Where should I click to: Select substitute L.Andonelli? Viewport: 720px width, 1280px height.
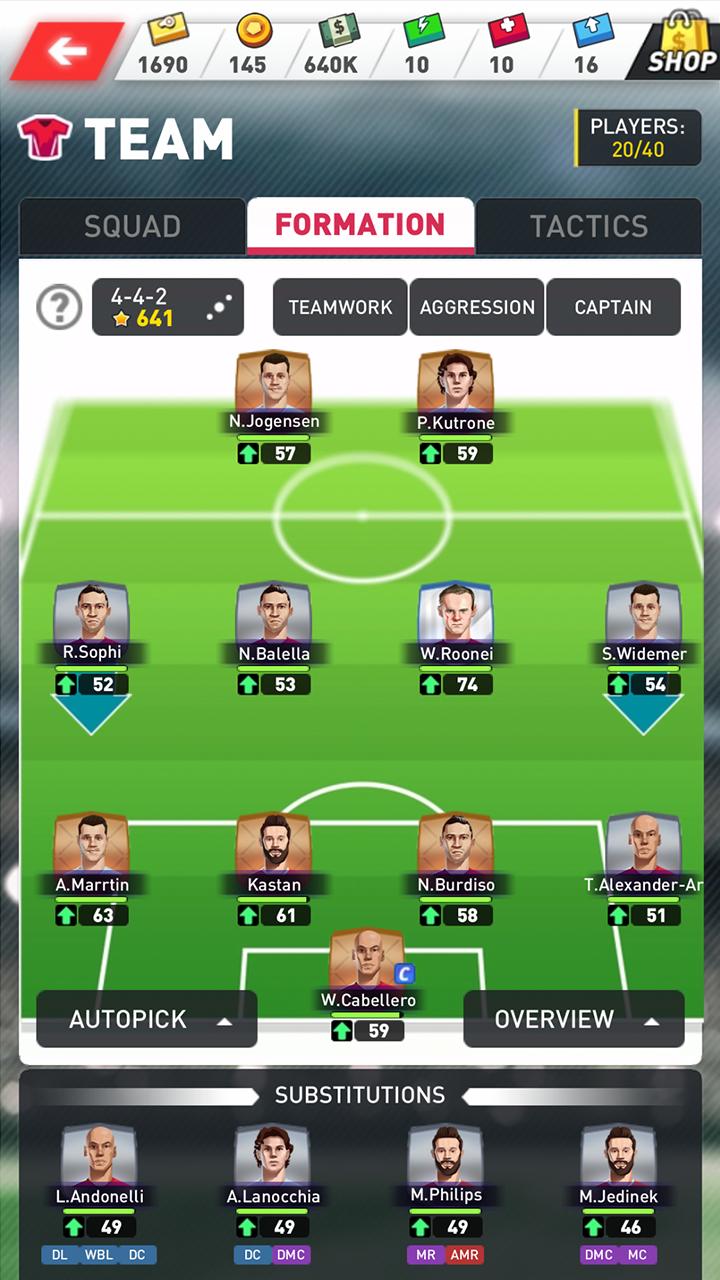pos(100,1160)
